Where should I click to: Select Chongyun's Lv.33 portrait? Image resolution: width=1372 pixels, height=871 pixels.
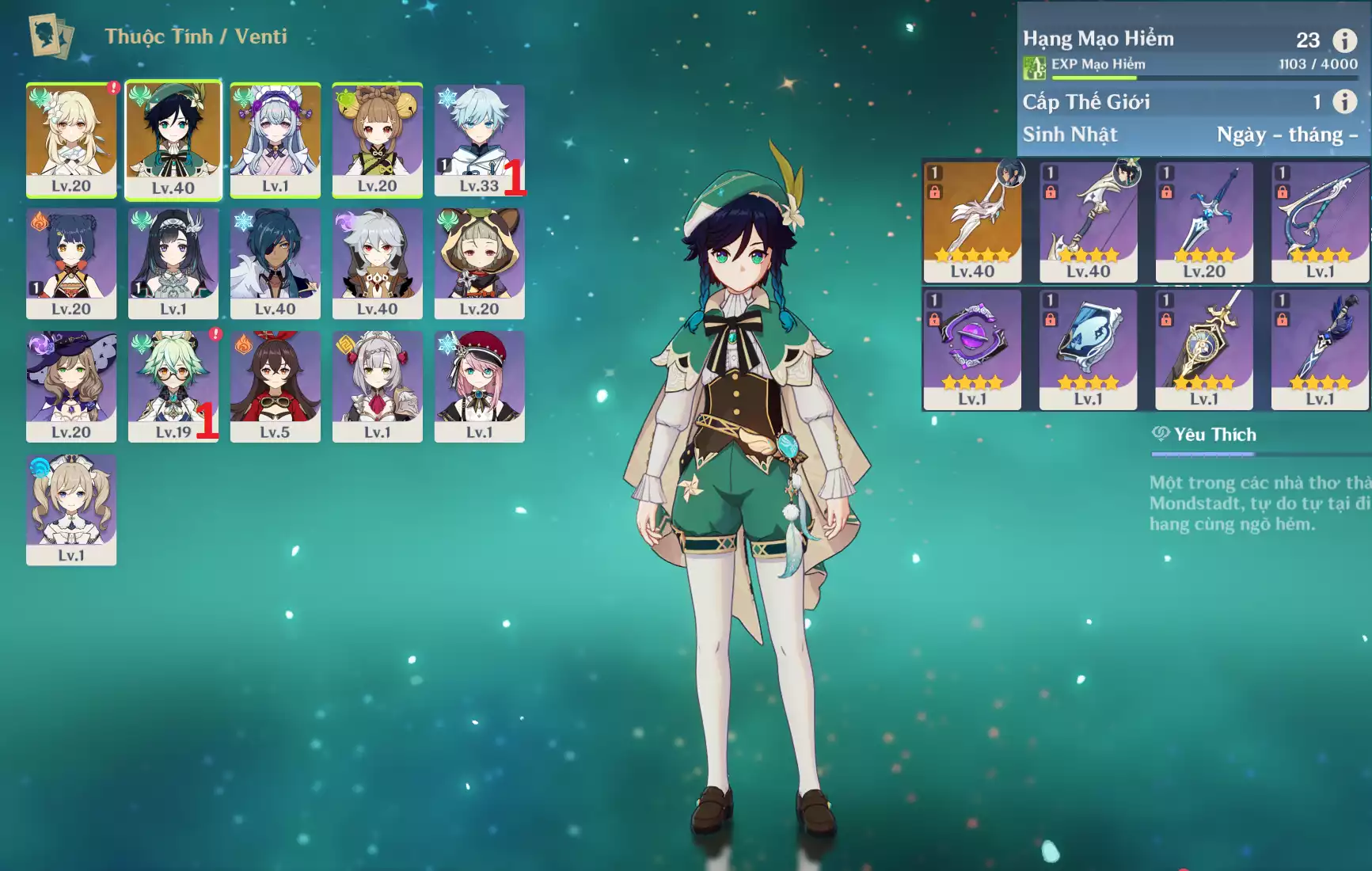point(479,140)
